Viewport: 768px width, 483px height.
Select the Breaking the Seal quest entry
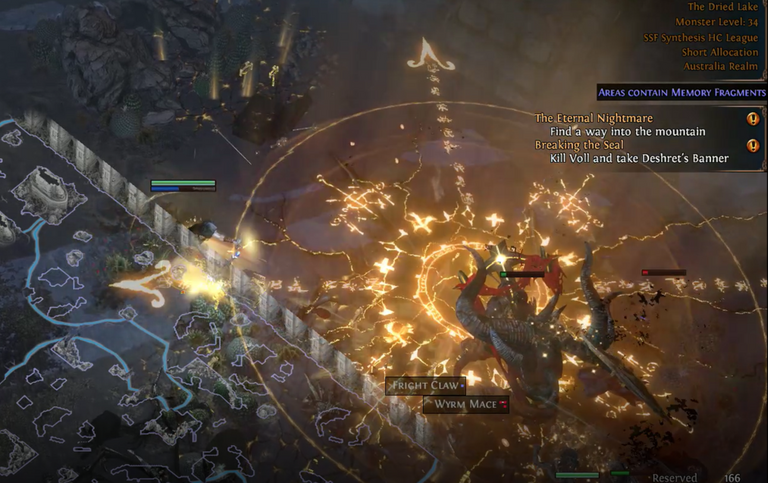point(576,145)
